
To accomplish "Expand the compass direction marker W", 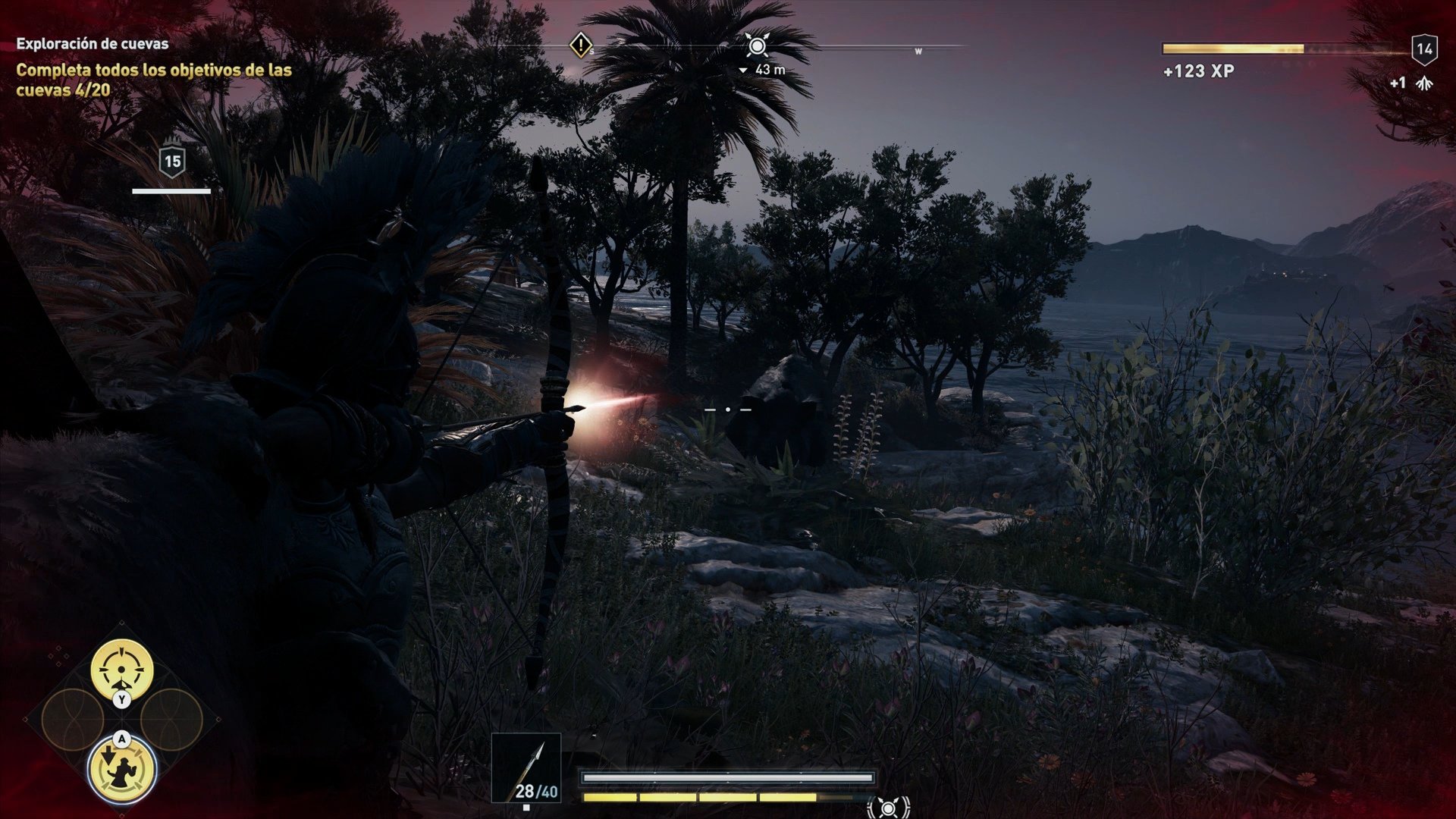I will coord(917,50).
